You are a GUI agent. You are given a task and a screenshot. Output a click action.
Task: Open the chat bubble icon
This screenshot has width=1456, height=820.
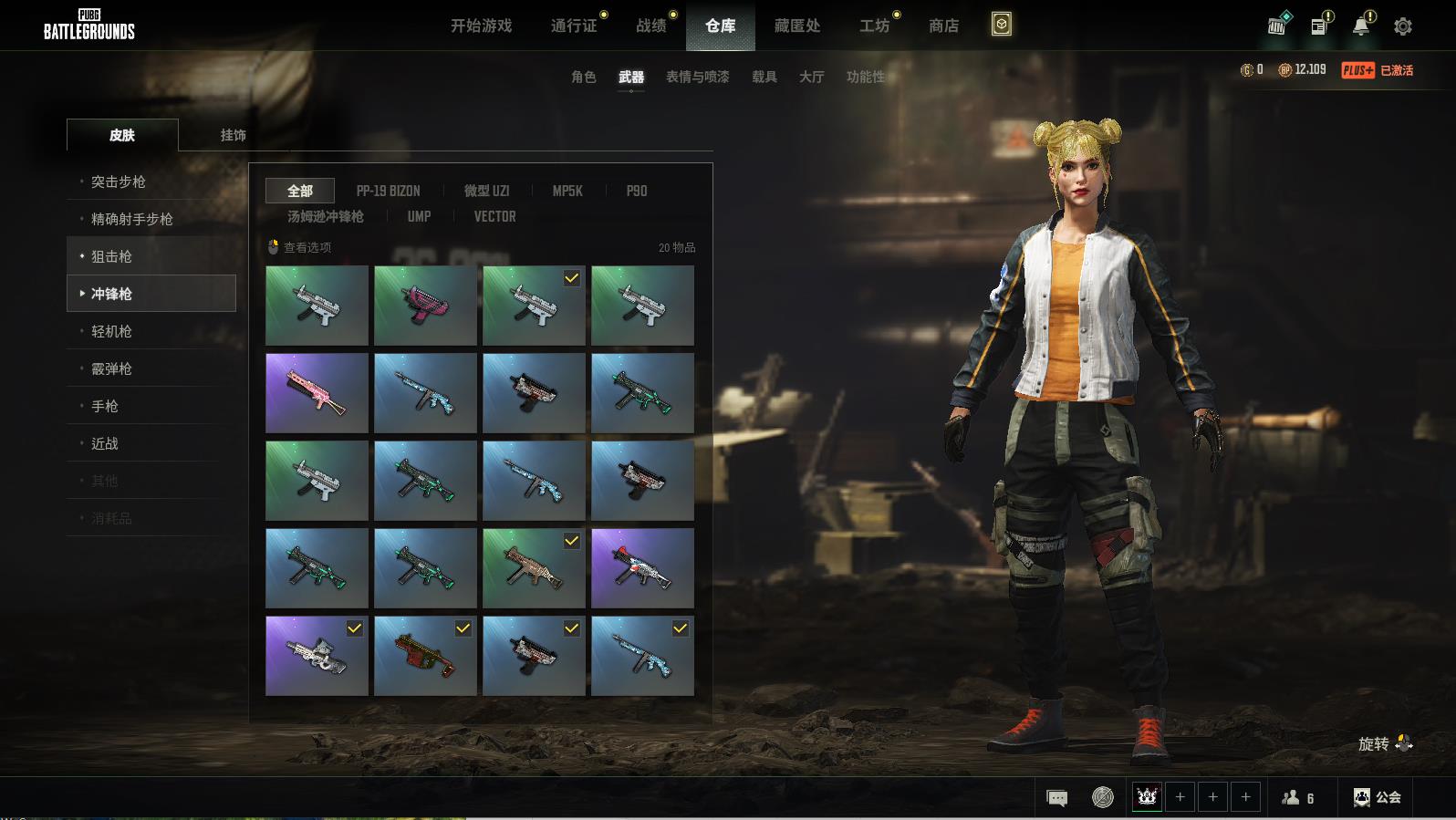click(1057, 798)
